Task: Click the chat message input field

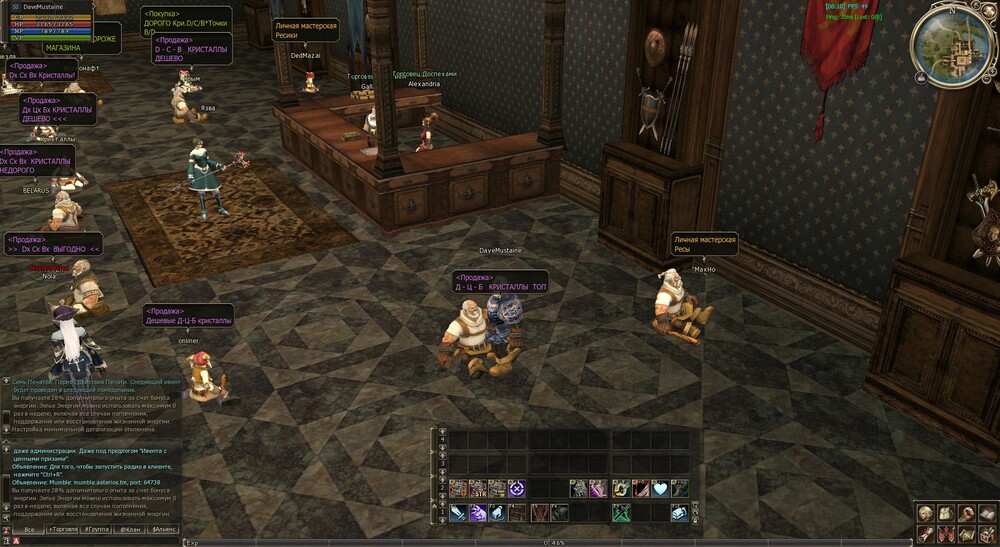Action: [100, 541]
